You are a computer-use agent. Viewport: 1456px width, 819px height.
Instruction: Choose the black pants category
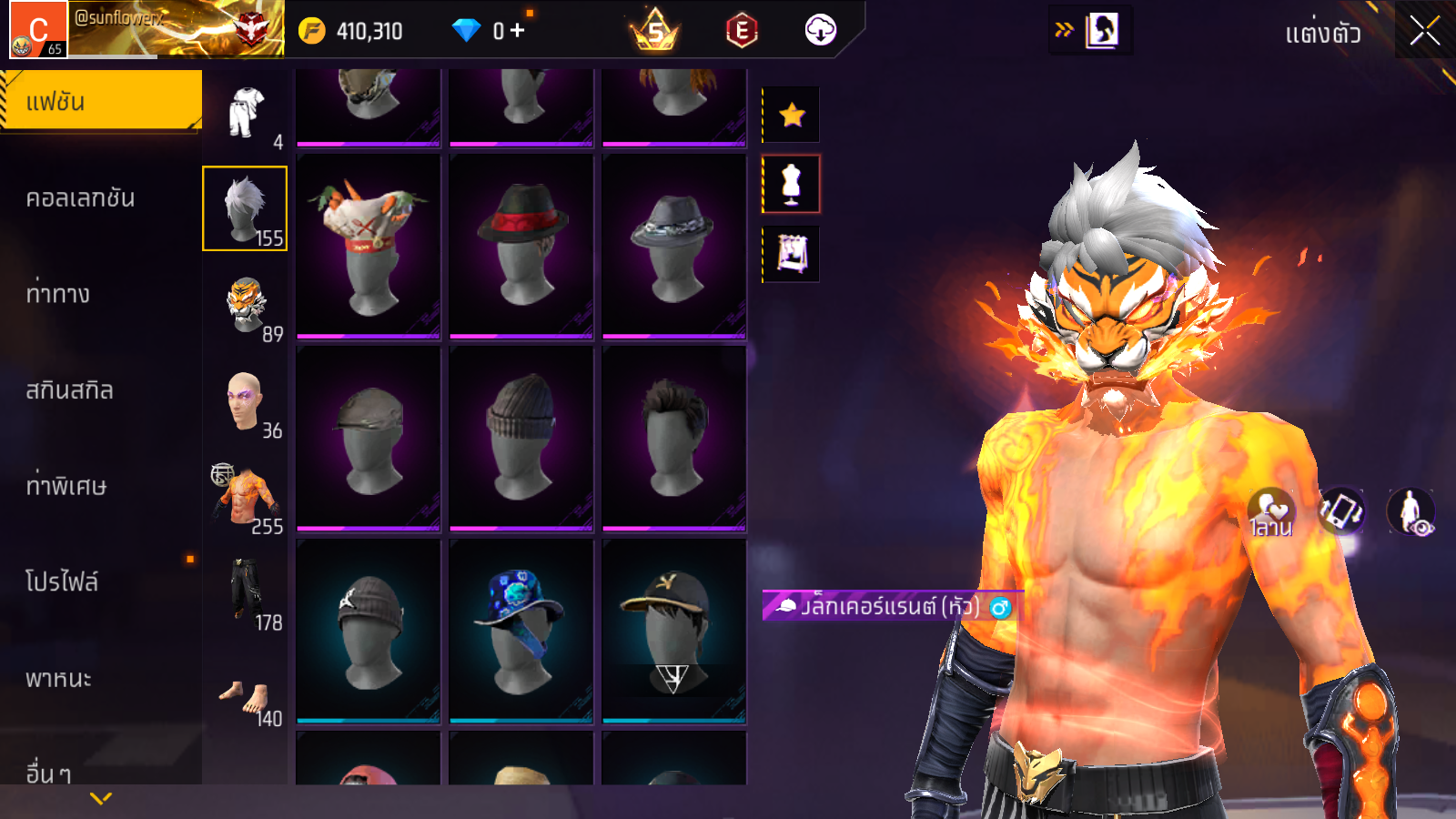point(246,593)
